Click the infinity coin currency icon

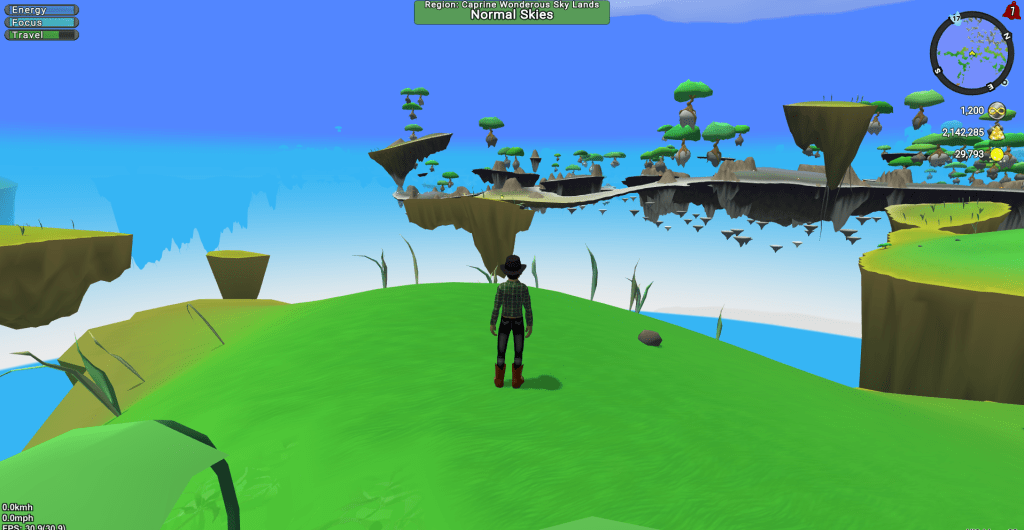pyautogui.click(x=997, y=111)
